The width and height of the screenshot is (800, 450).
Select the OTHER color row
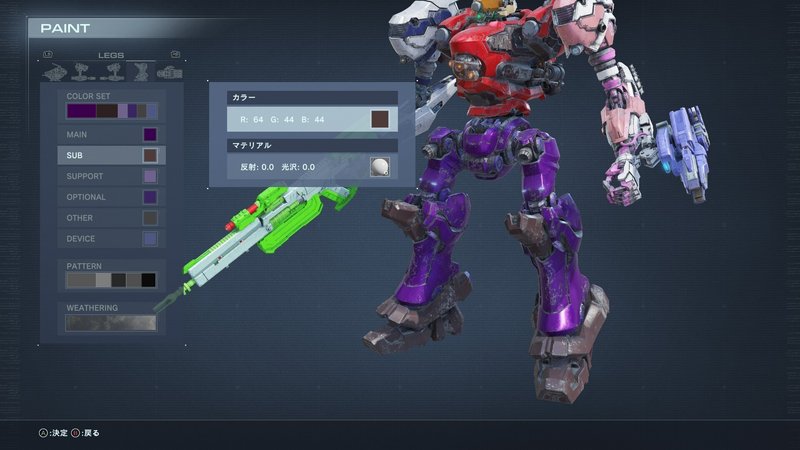(109, 218)
